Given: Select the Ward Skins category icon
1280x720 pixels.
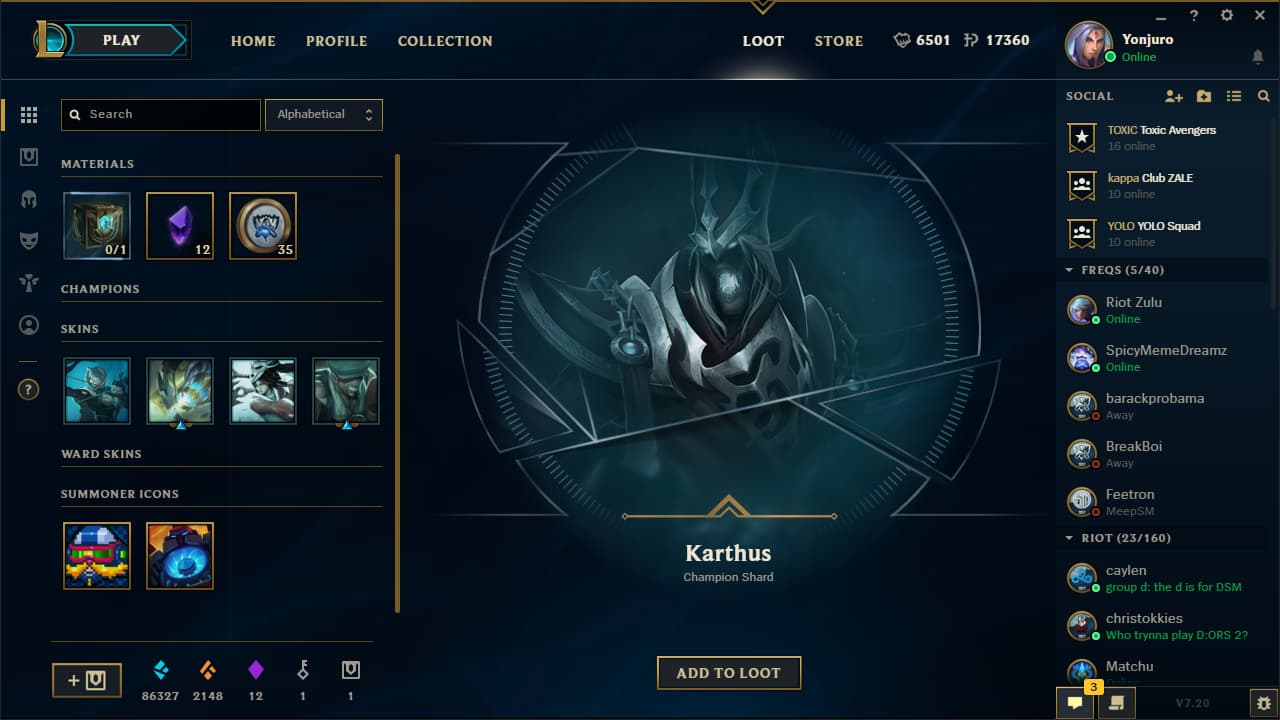Looking at the screenshot, I should point(29,282).
